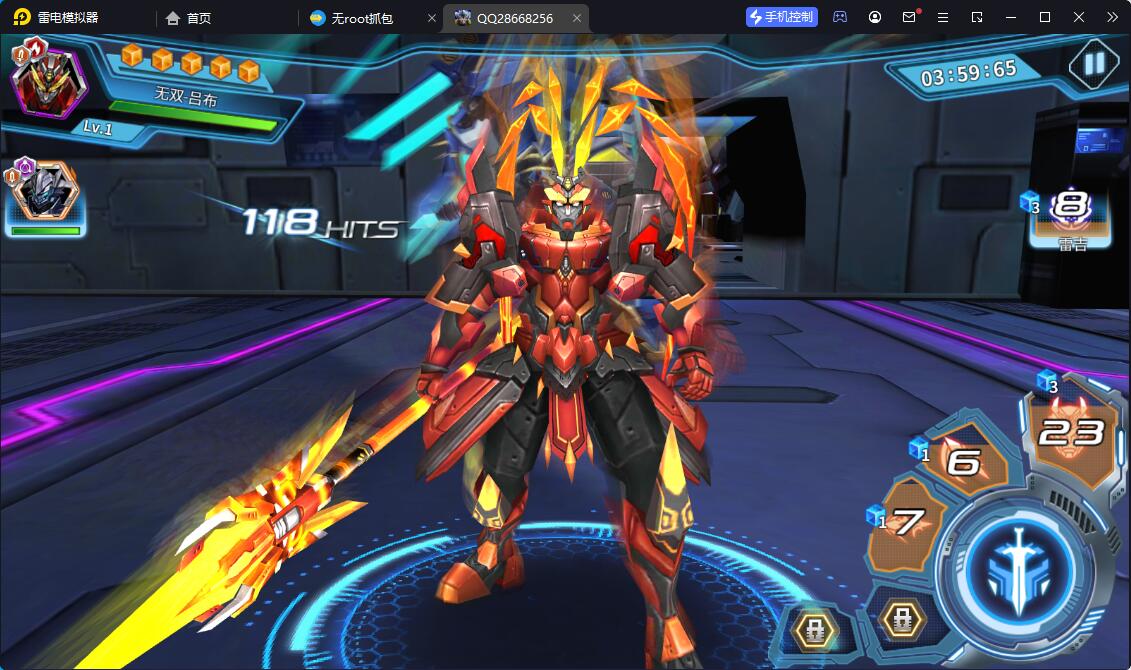Pause the battle with the pause button

(x=1094, y=64)
